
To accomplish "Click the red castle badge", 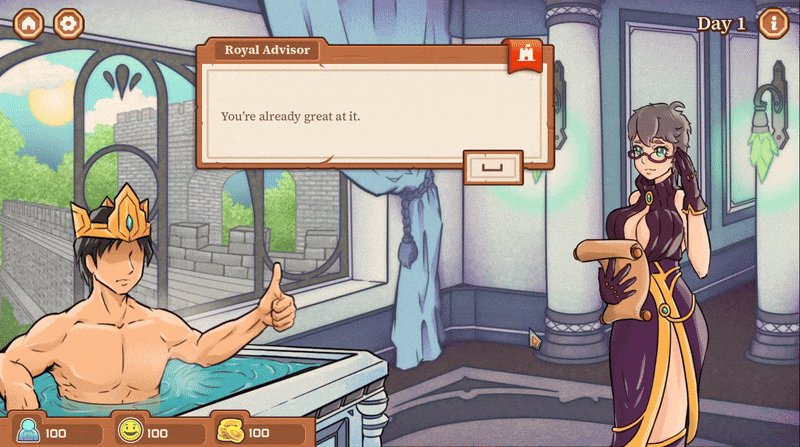I will point(525,57).
